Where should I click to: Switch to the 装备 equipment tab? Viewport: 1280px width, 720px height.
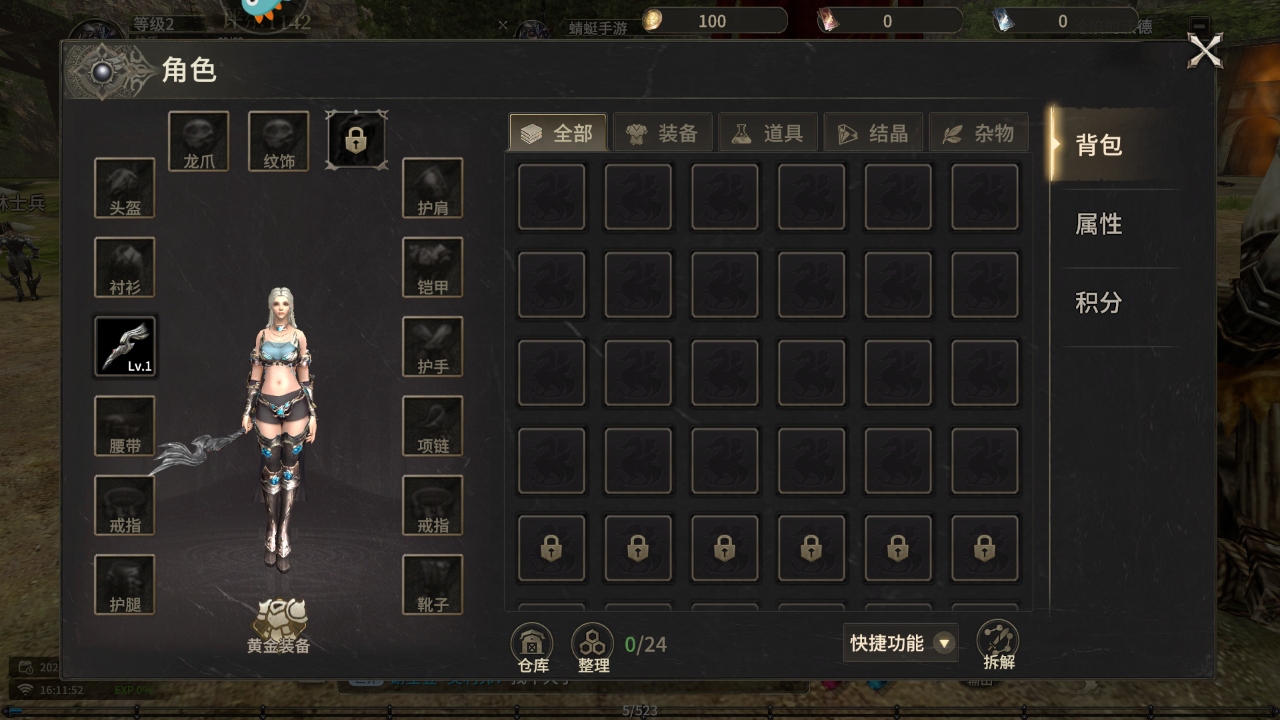tap(663, 133)
